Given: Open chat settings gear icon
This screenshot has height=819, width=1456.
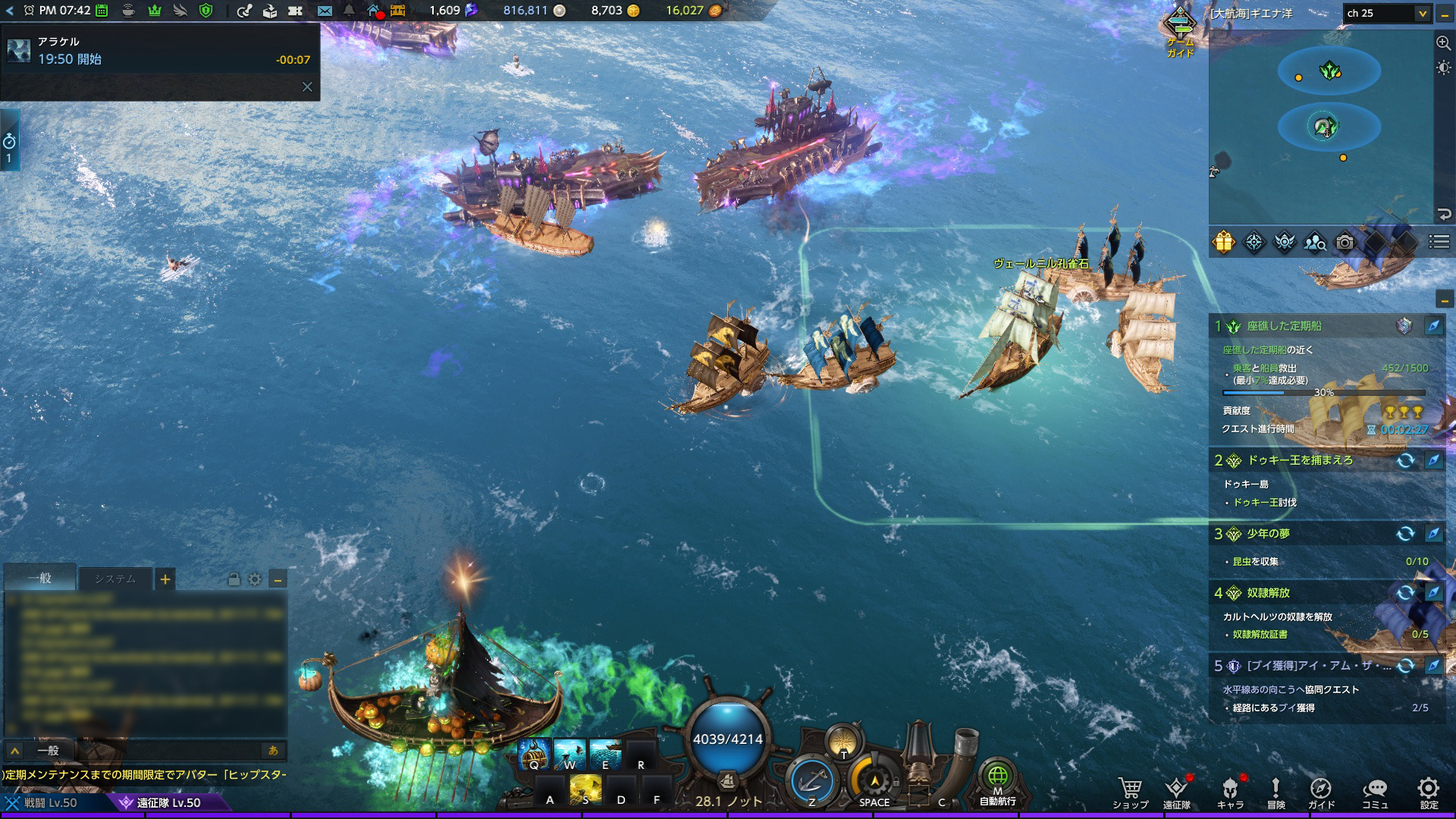Looking at the screenshot, I should click(255, 580).
